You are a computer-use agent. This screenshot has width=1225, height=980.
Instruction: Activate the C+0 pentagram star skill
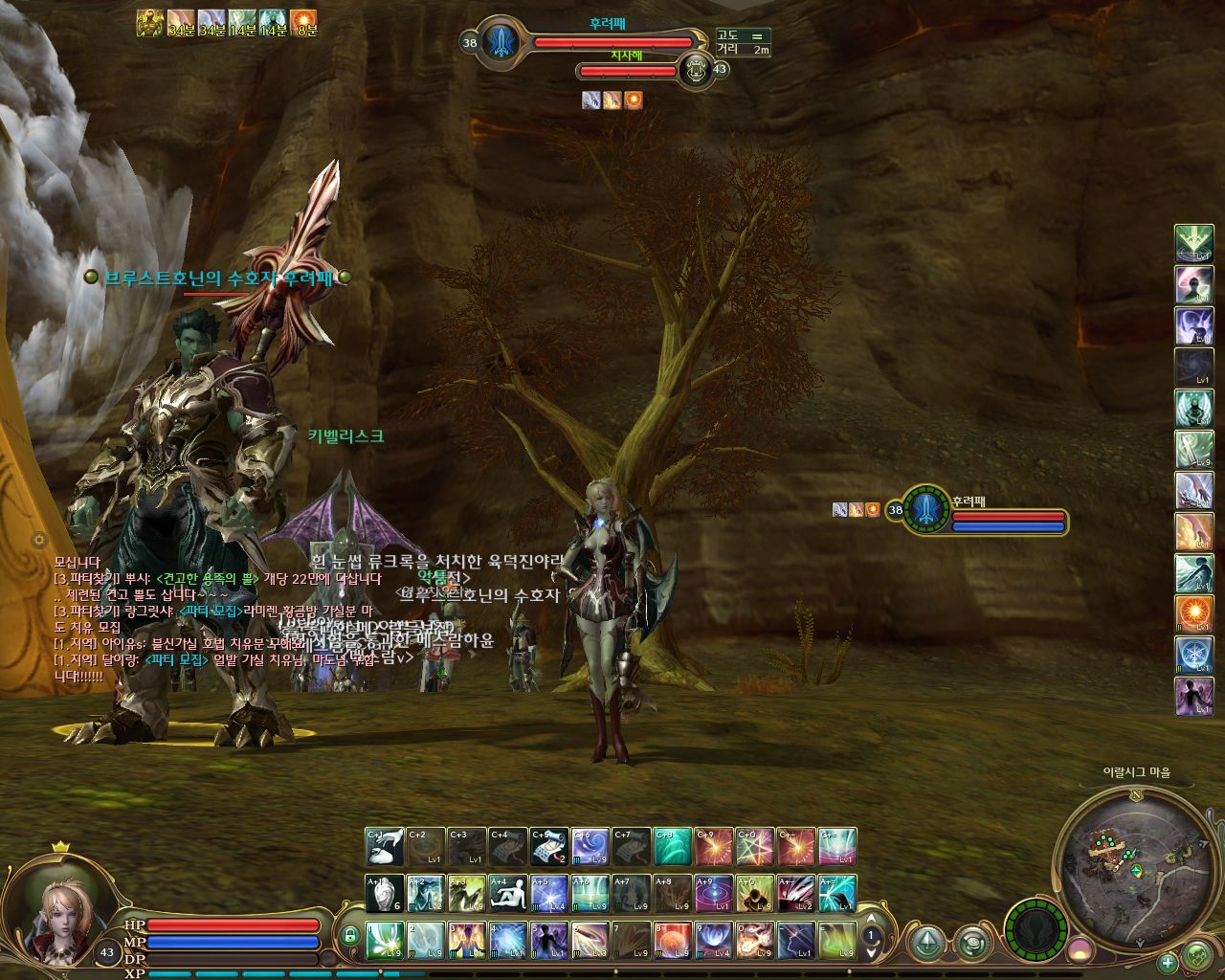tap(755, 846)
